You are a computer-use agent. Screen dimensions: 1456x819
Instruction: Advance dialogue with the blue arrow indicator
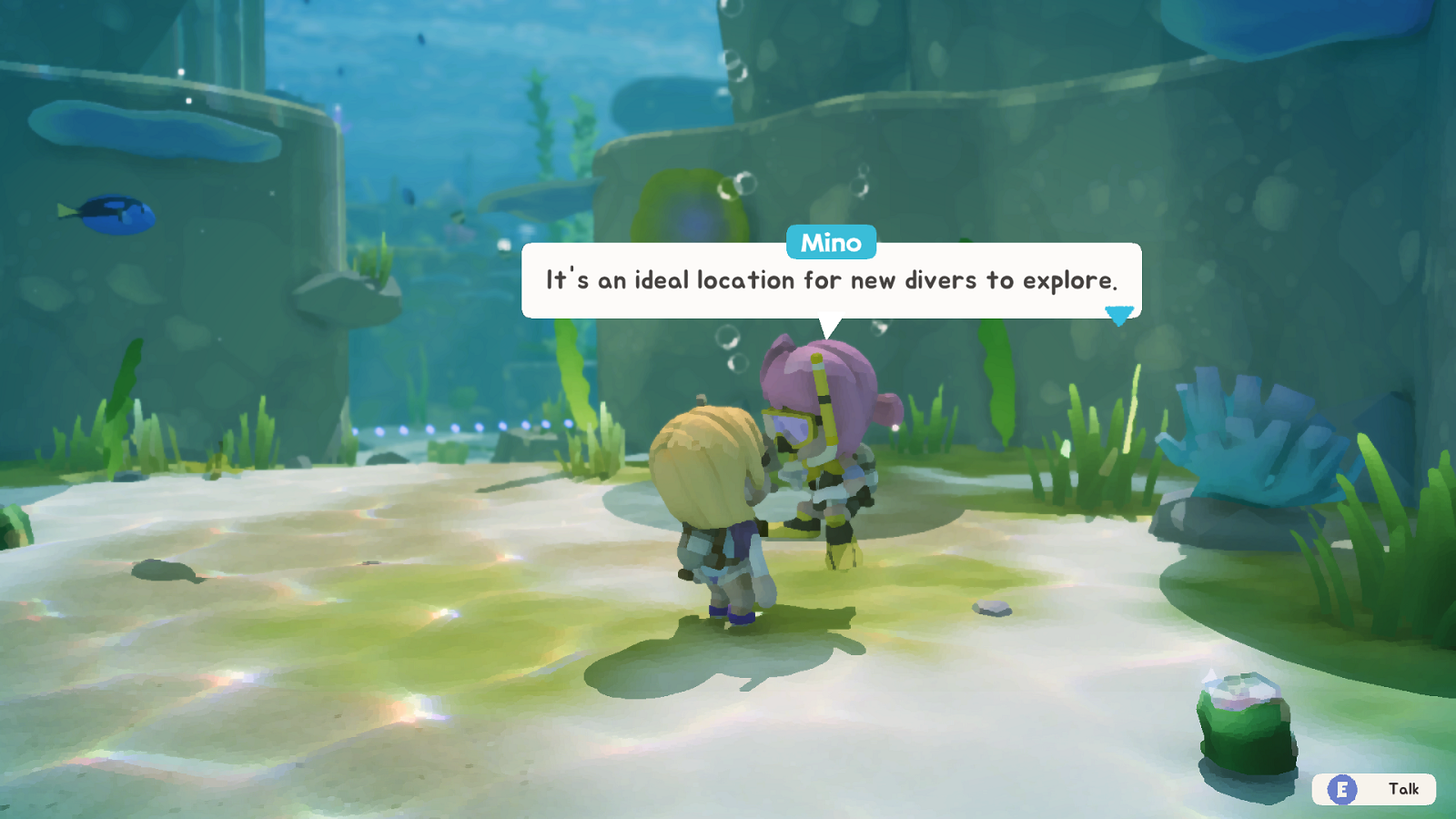pos(1118,315)
